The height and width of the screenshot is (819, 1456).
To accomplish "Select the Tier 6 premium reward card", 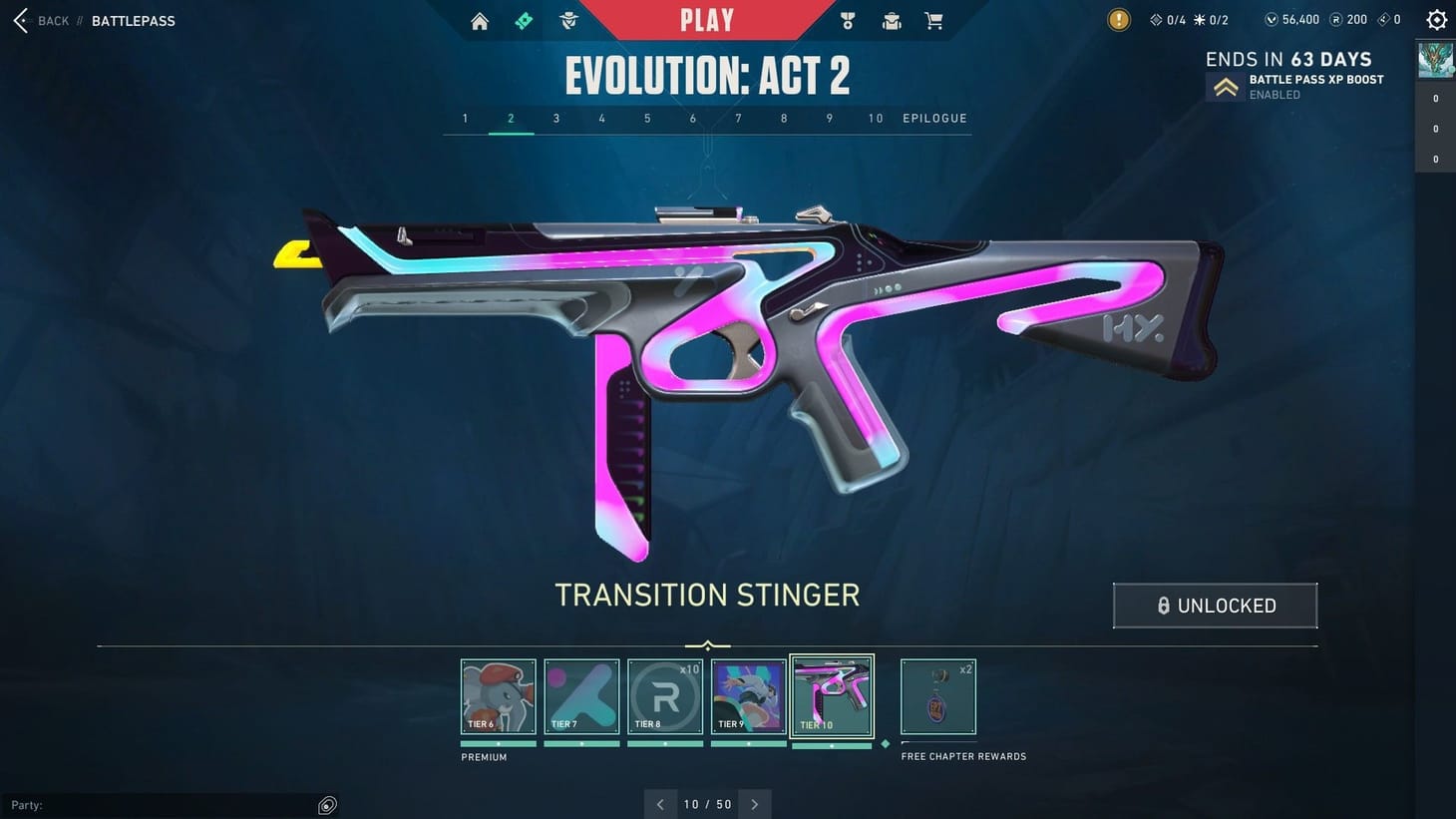I will (498, 695).
